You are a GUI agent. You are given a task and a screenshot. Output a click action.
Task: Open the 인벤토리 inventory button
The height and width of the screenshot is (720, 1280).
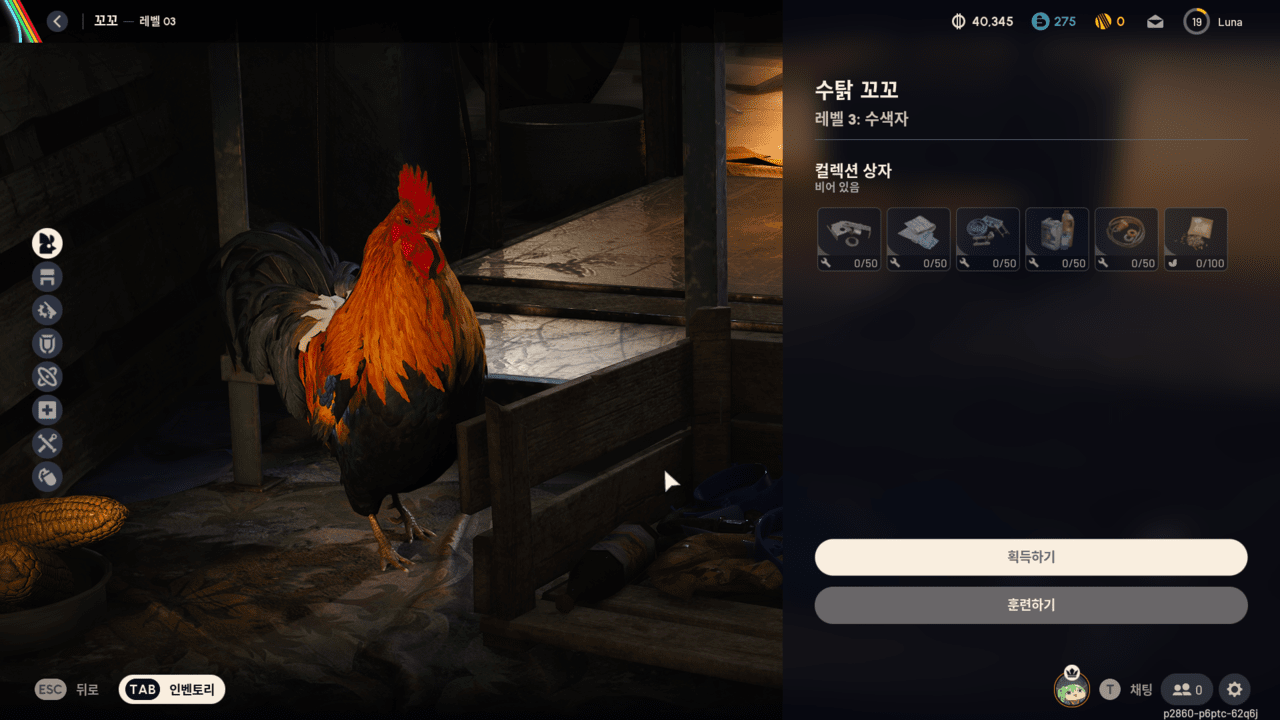[x=172, y=689]
